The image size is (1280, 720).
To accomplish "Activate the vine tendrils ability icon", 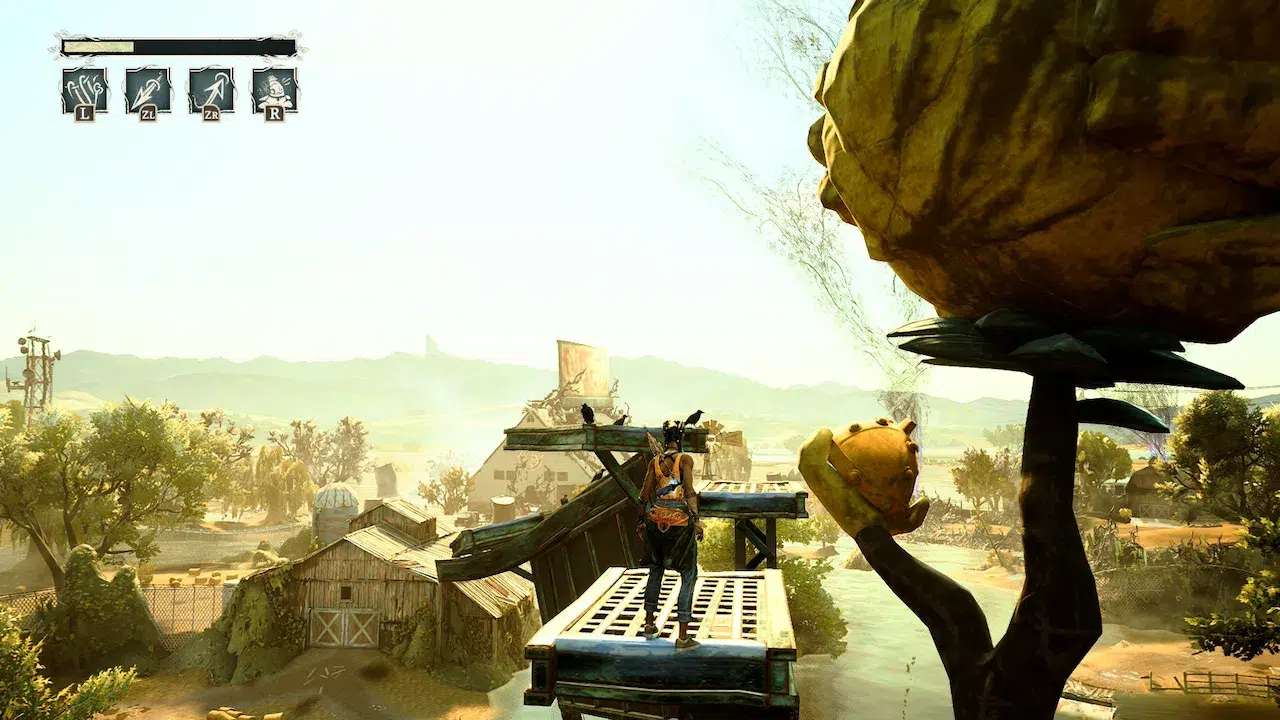I will [84, 90].
